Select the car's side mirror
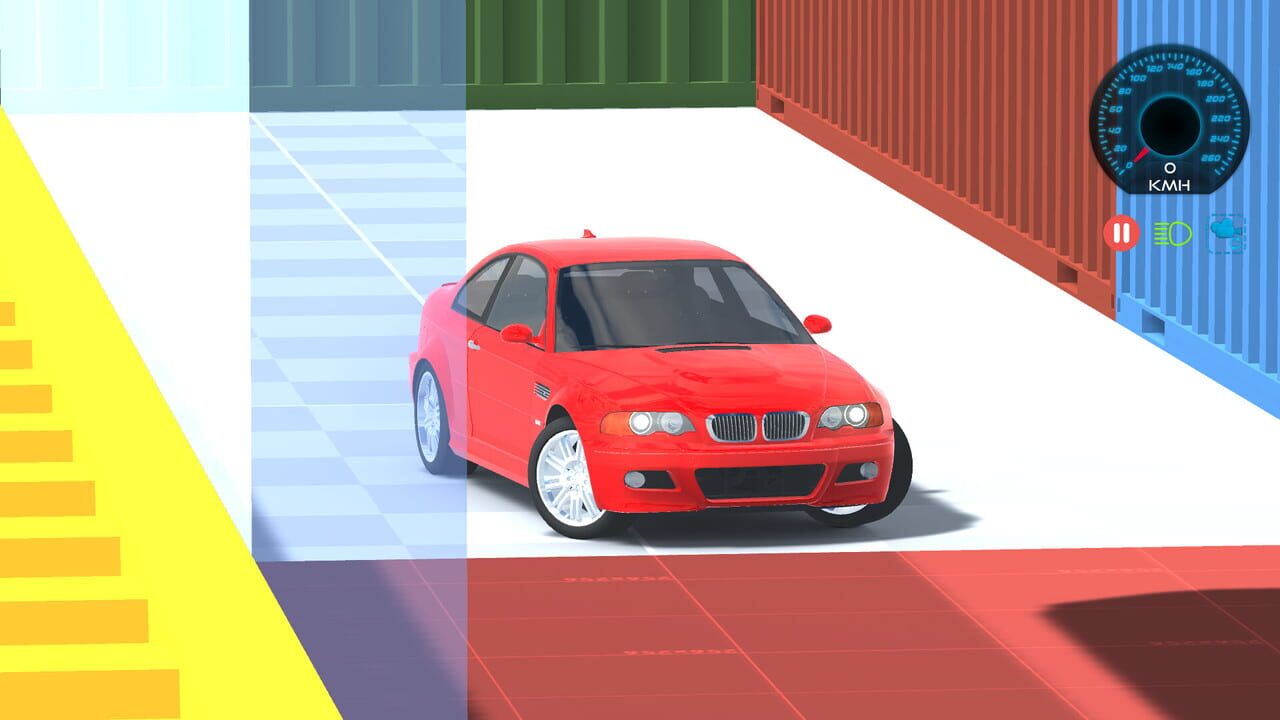This screenshot has width=1280, height=720. point(818,322)
